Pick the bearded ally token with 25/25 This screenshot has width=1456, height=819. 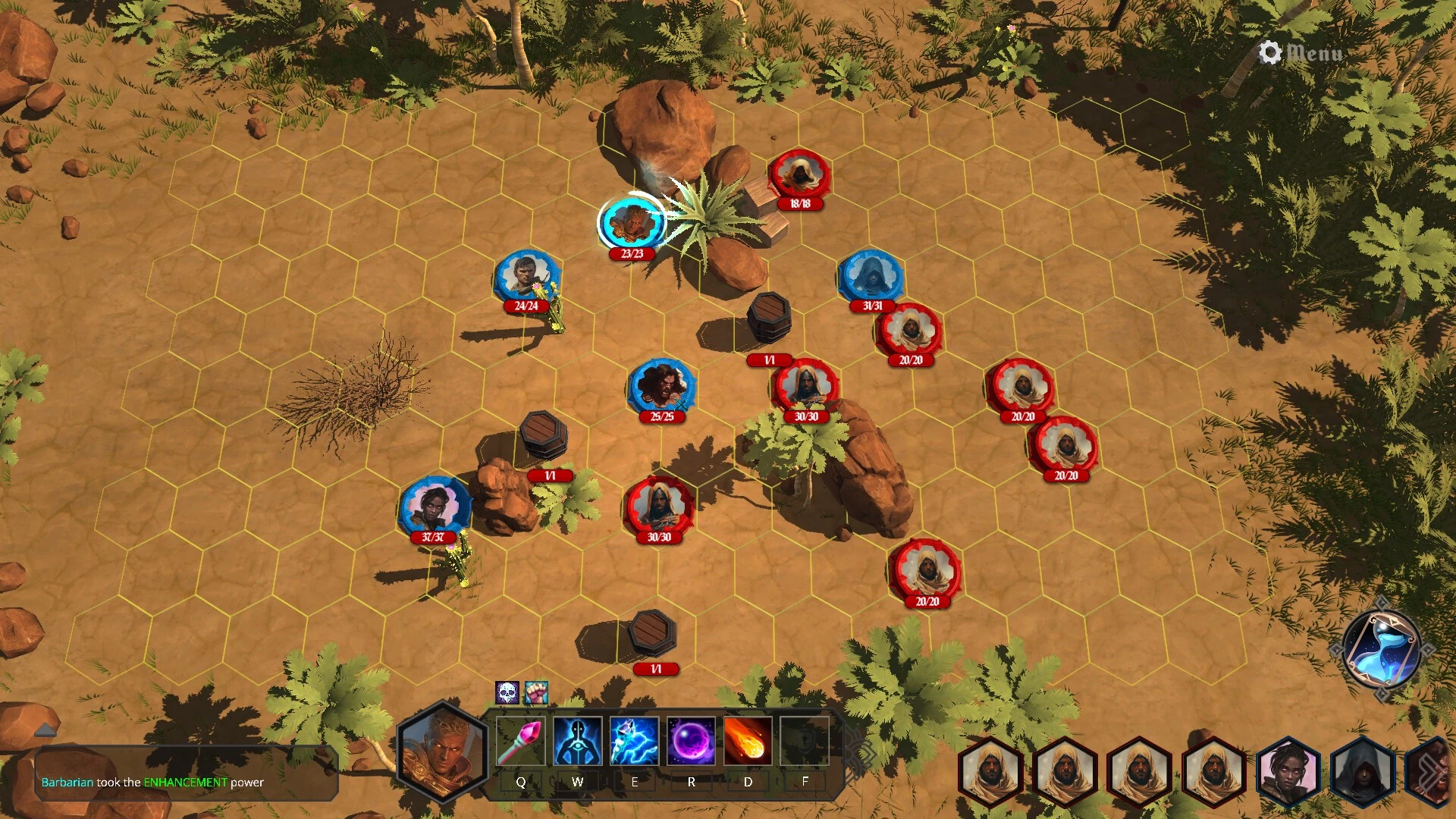(x=661, y=387)
